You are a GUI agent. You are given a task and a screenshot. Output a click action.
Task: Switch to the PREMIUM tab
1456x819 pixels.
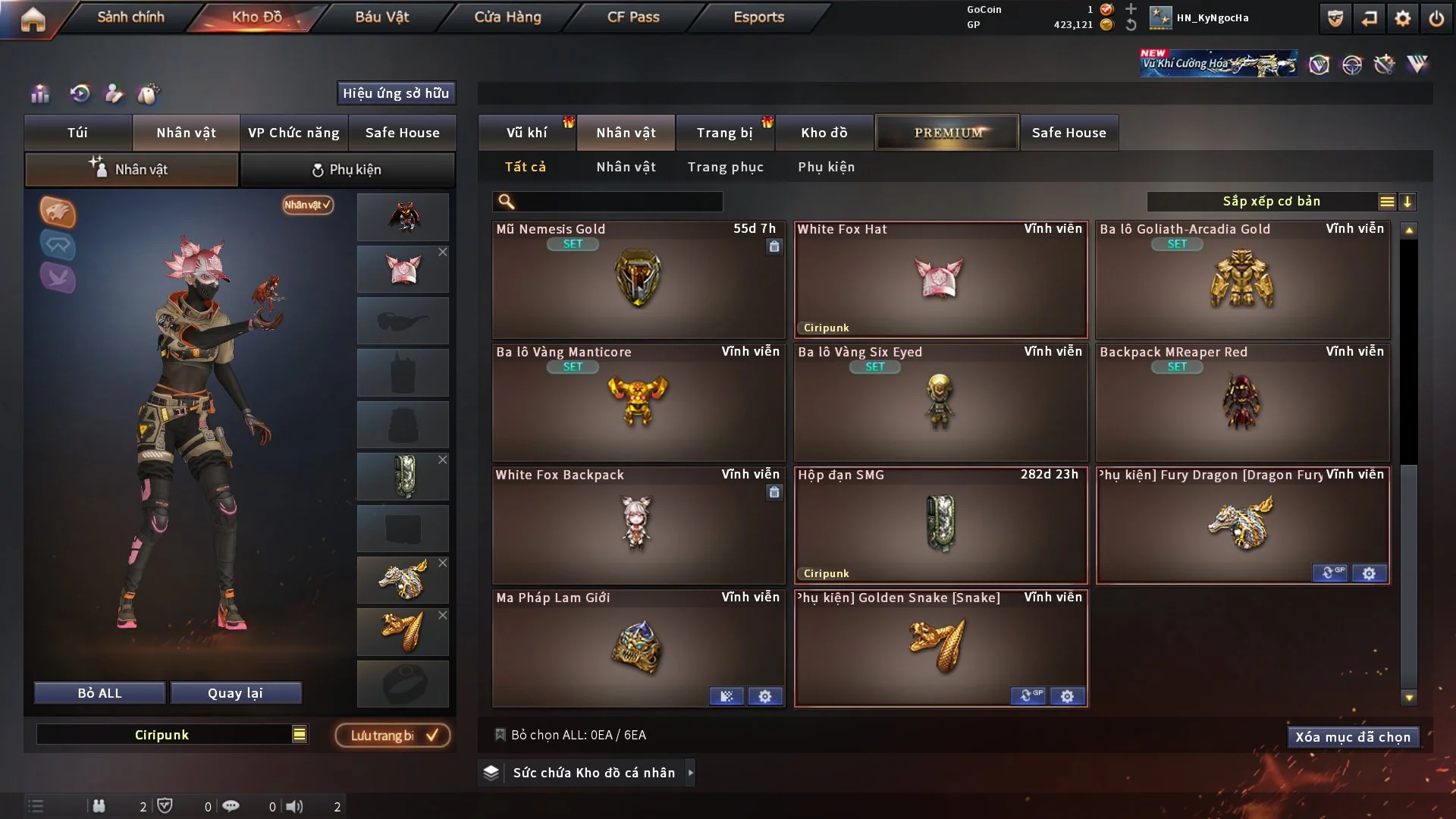click(x=947, y=133)
